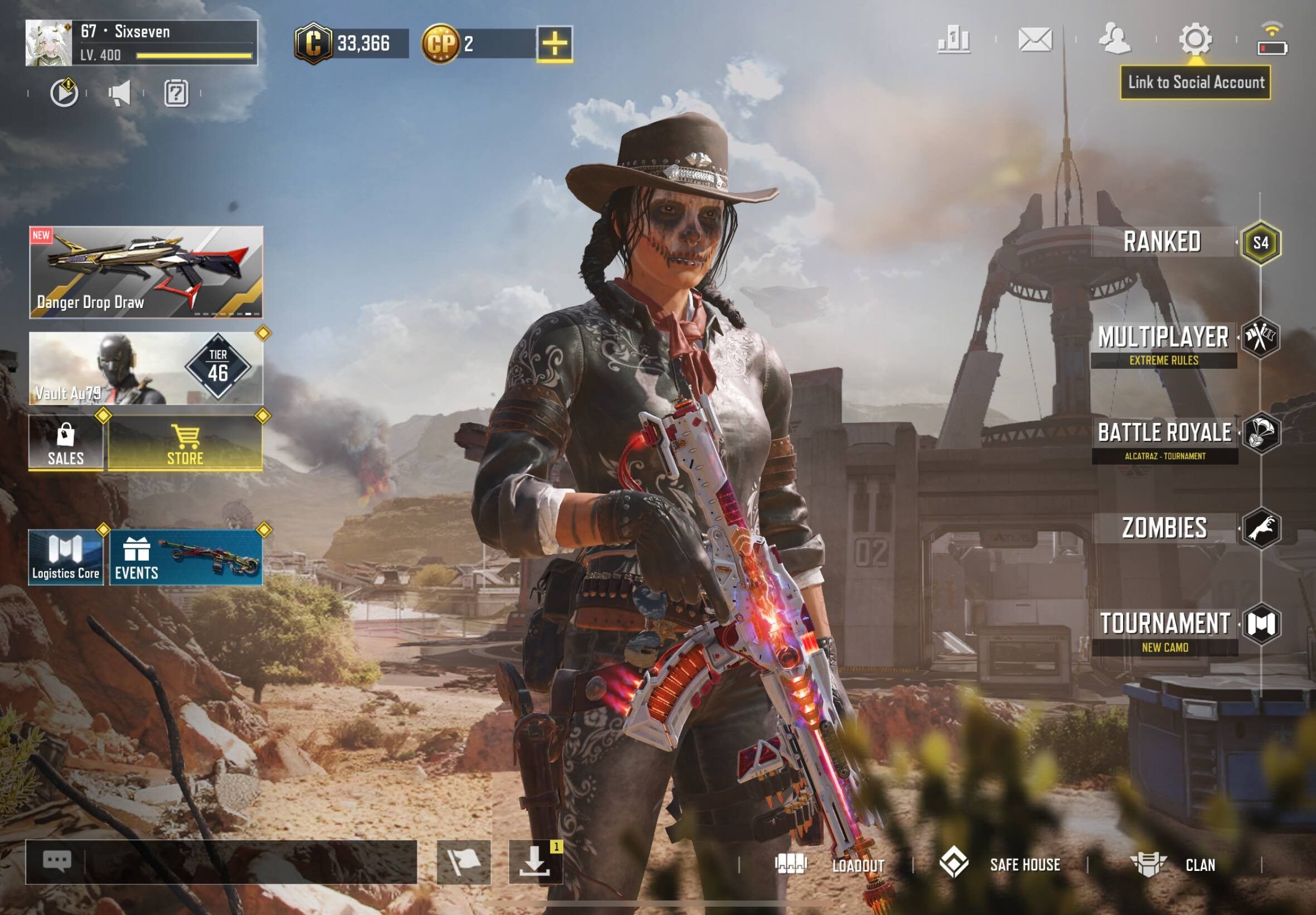The height and width of the screenshot is (915, 1316).
Task: Choose Battle Royale mode
Action: [1164, 434]
